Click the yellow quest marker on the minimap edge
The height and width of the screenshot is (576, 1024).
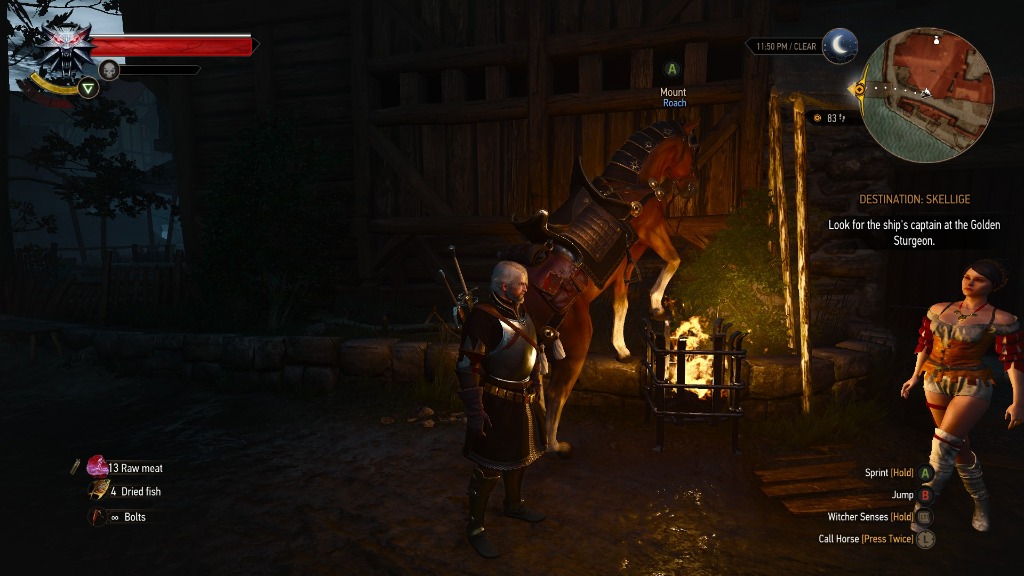point(857,89)
